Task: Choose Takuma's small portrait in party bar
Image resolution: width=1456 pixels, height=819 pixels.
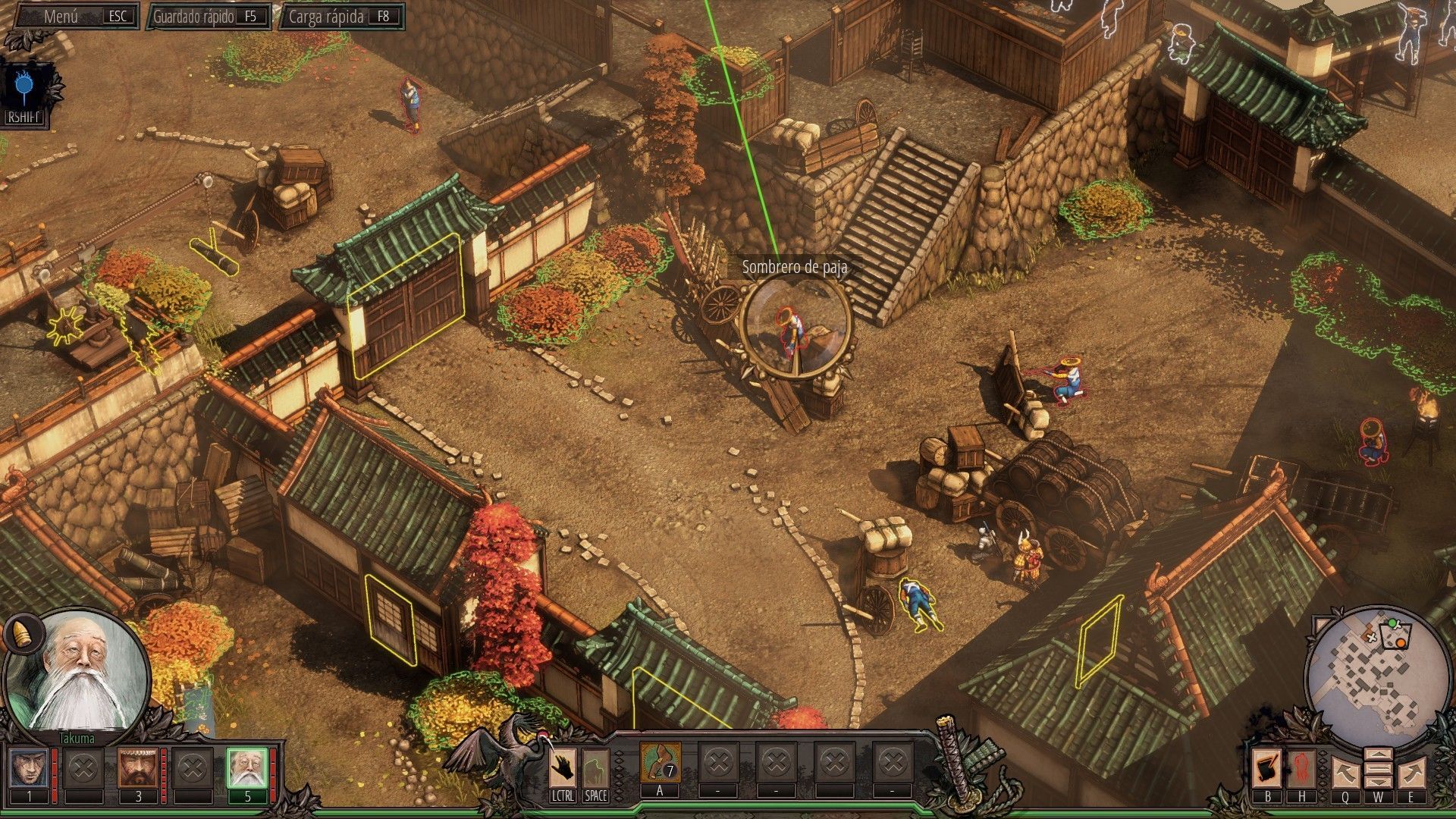Action: point(247,767)
